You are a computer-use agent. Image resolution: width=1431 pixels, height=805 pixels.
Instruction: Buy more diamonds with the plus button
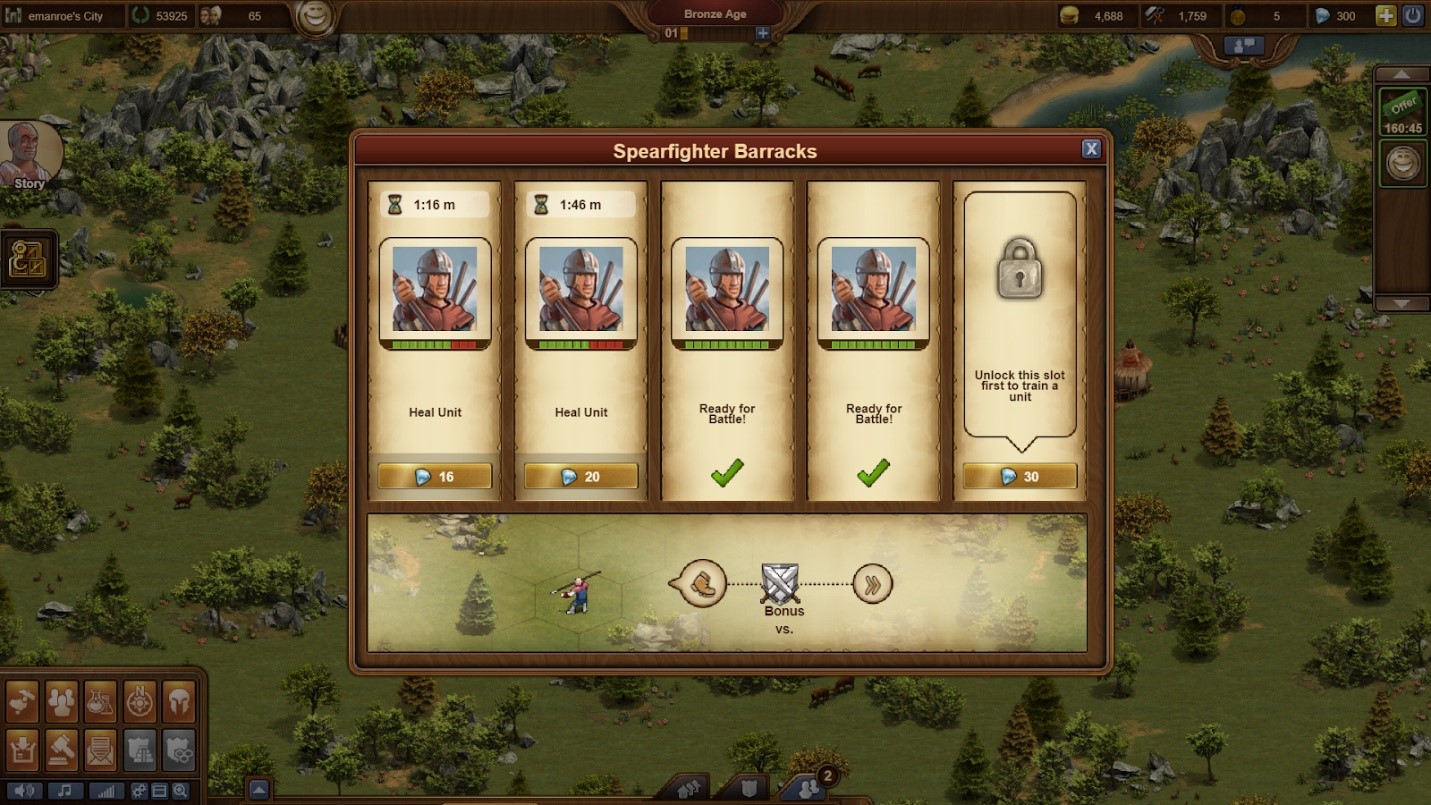click(x=1385, y=16)
